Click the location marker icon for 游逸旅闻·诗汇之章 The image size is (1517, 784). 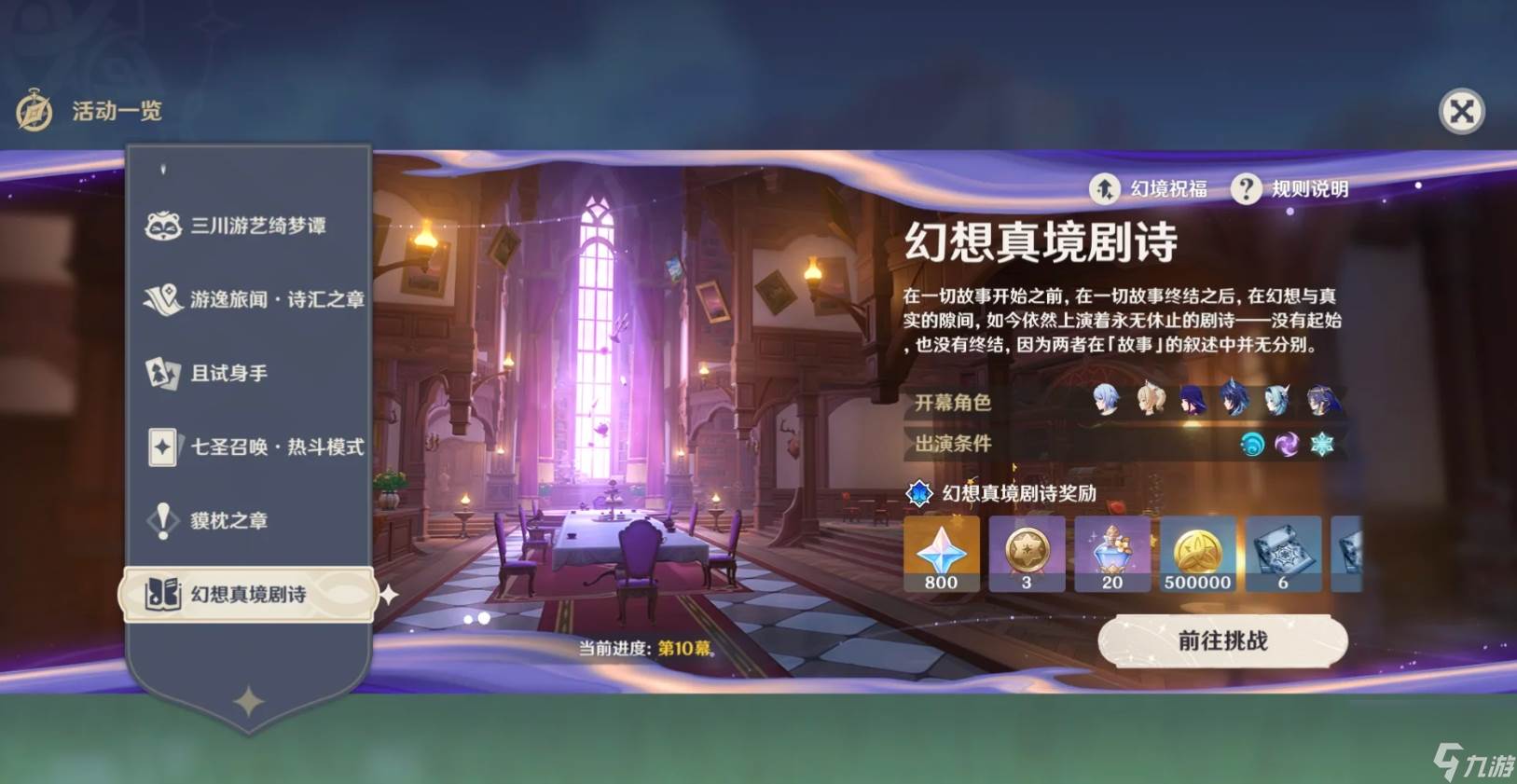point(163,299)
